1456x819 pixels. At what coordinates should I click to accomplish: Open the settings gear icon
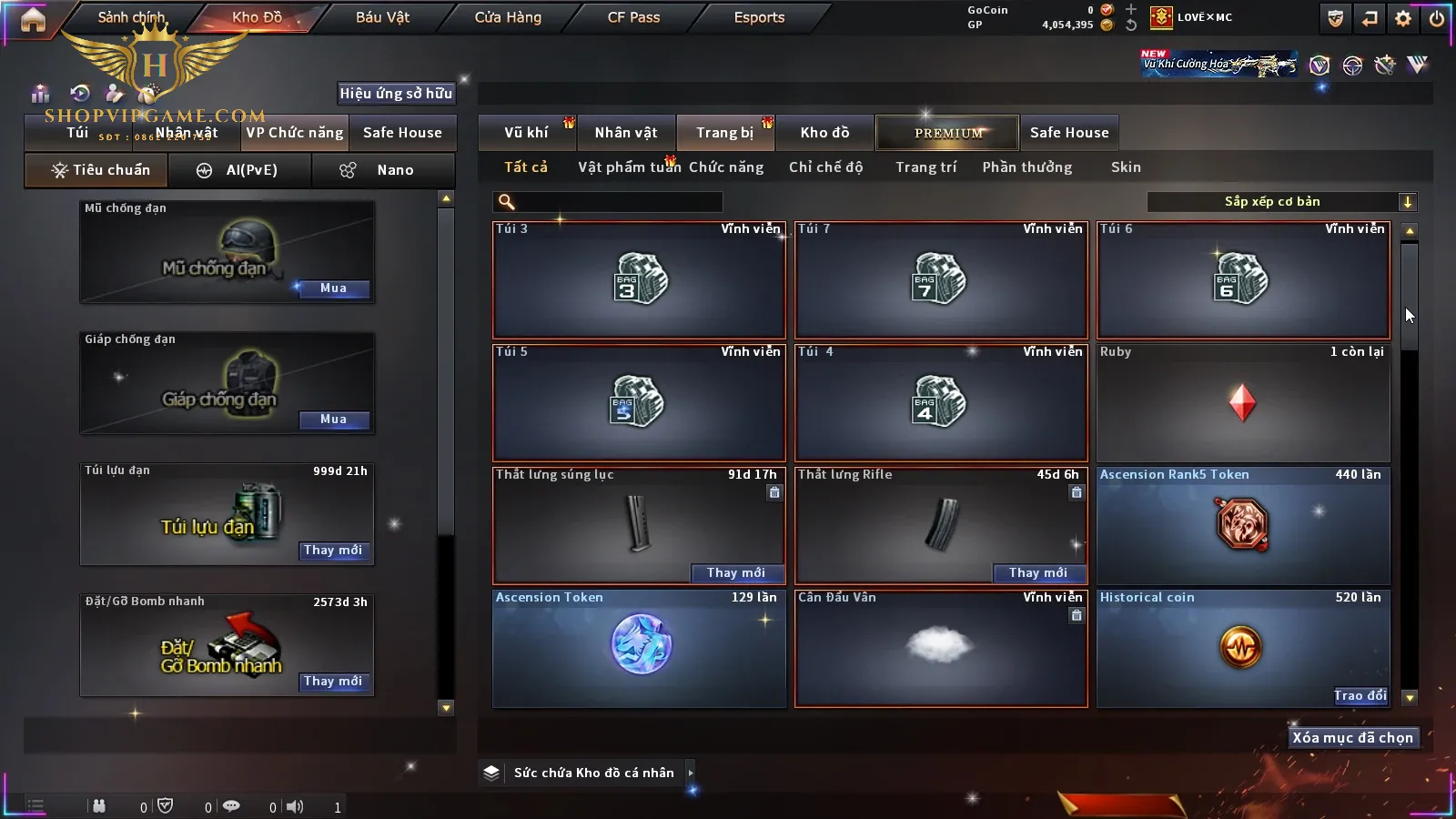click(x=1403, y=18)
